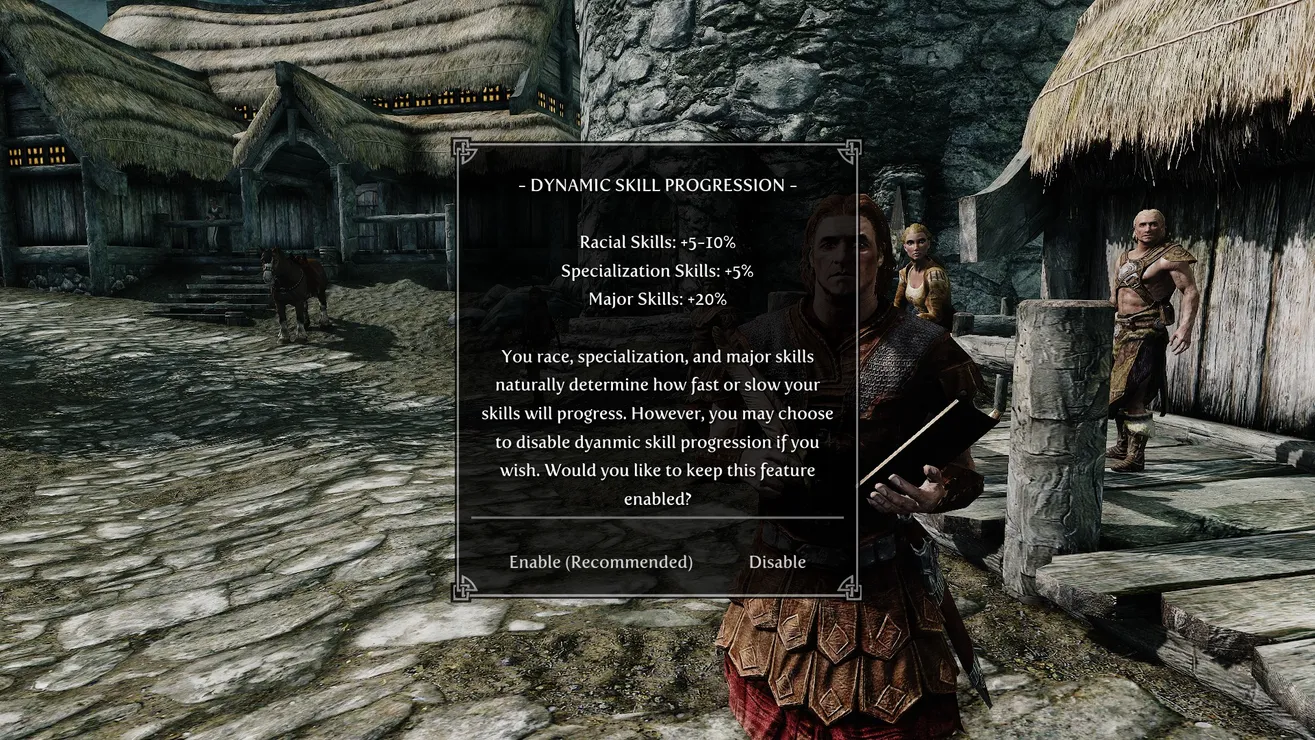The width and height of the screenshot is (1315, 740).
Task: Click the bottom-right Celtic knot ornament
Action: pos(850,591)
